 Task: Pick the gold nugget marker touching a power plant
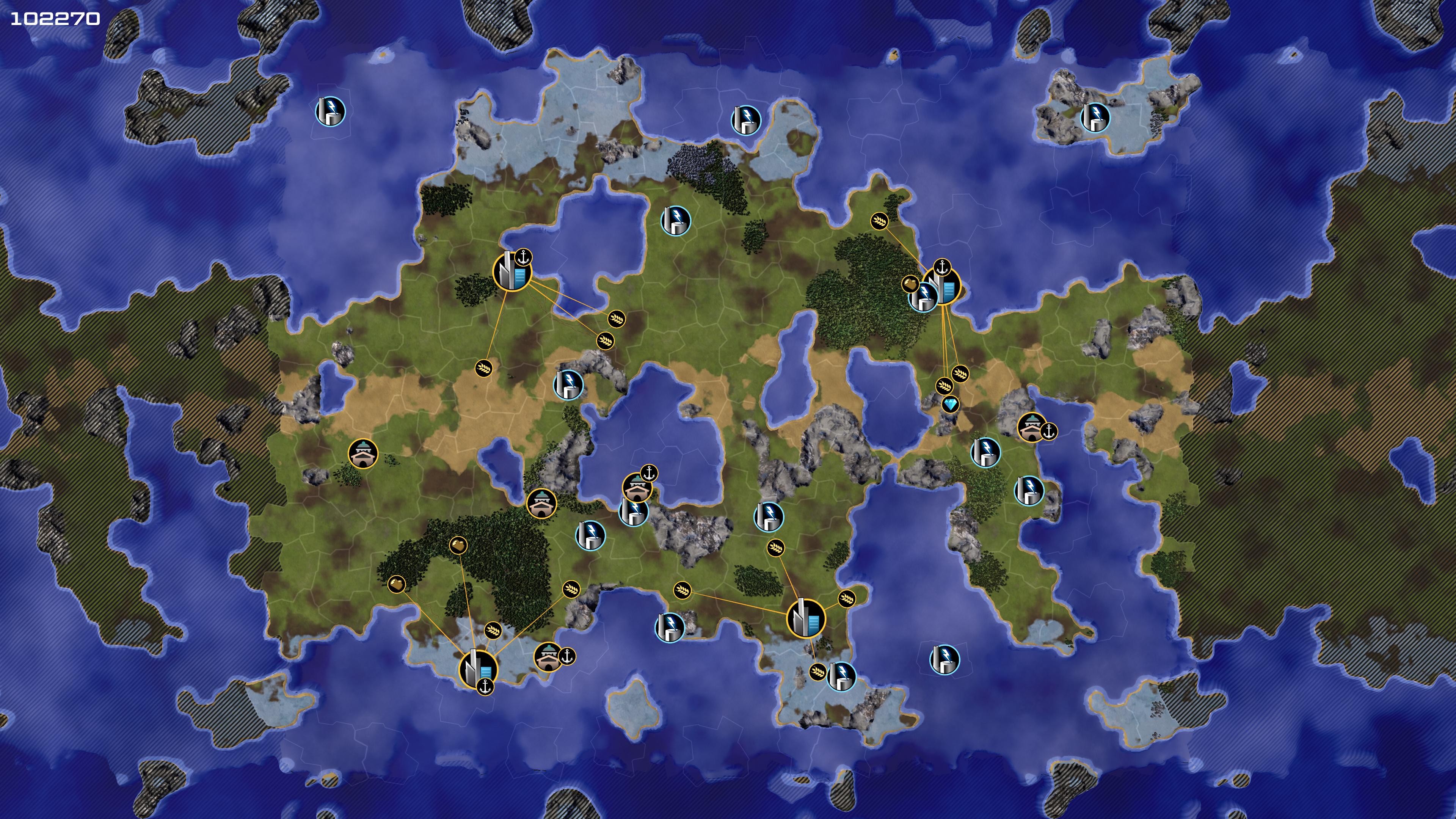coord(910,284)
